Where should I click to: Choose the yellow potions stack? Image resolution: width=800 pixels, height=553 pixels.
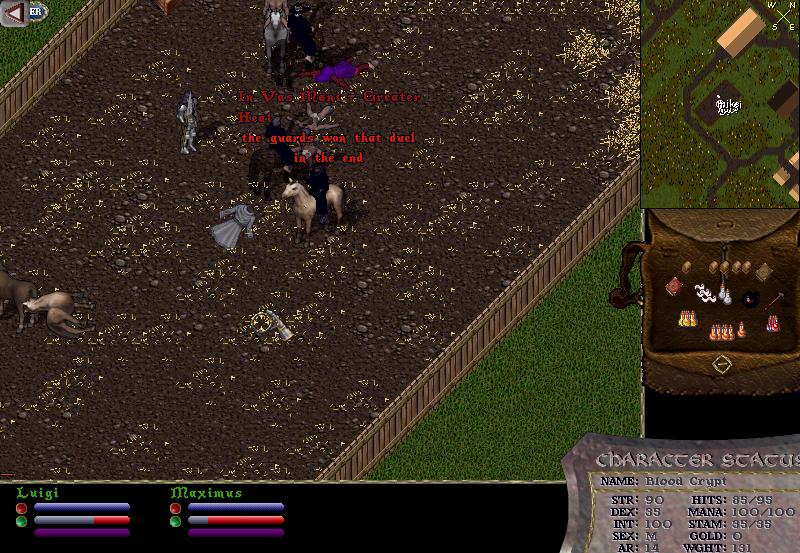point(687,320)
